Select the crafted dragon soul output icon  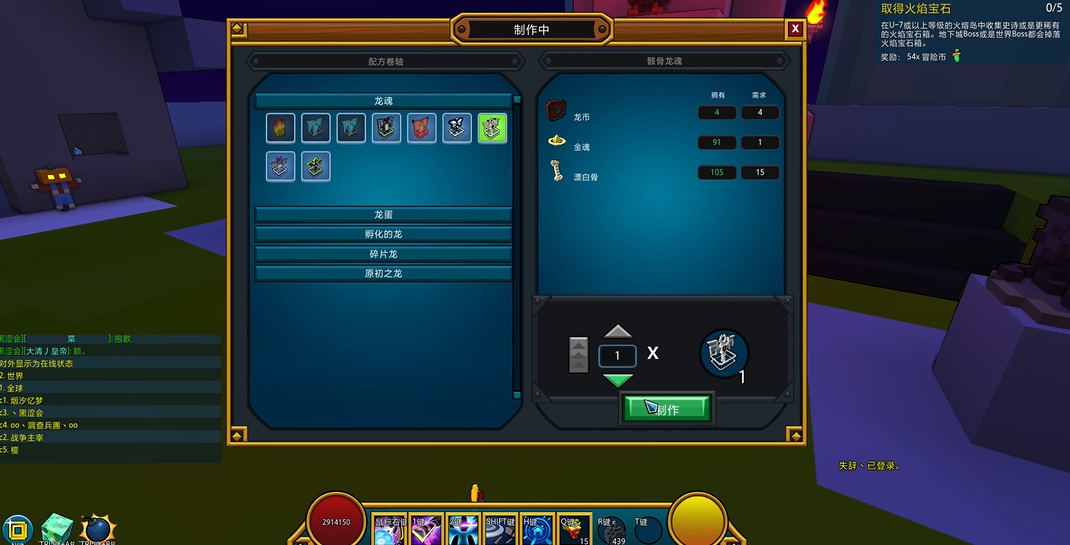coord(724,353)
